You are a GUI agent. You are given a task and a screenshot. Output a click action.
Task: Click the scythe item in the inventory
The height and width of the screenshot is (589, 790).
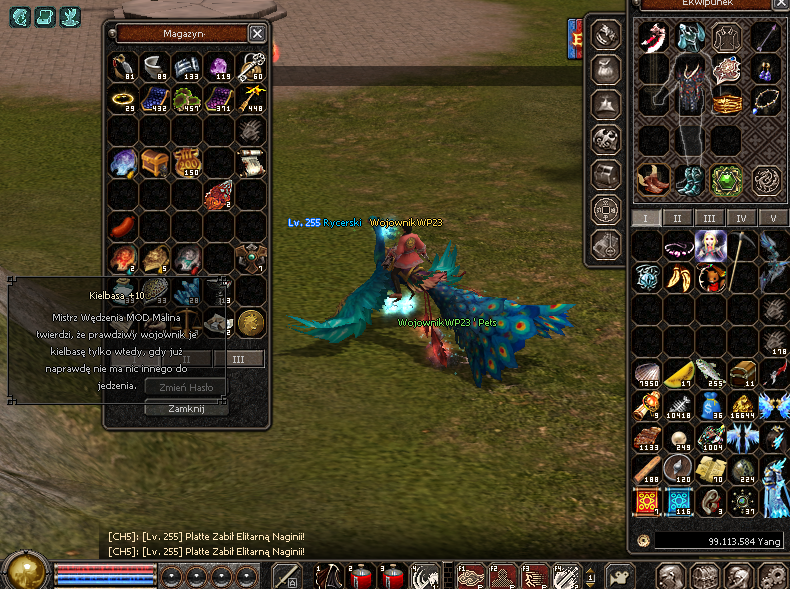(741, 245)
